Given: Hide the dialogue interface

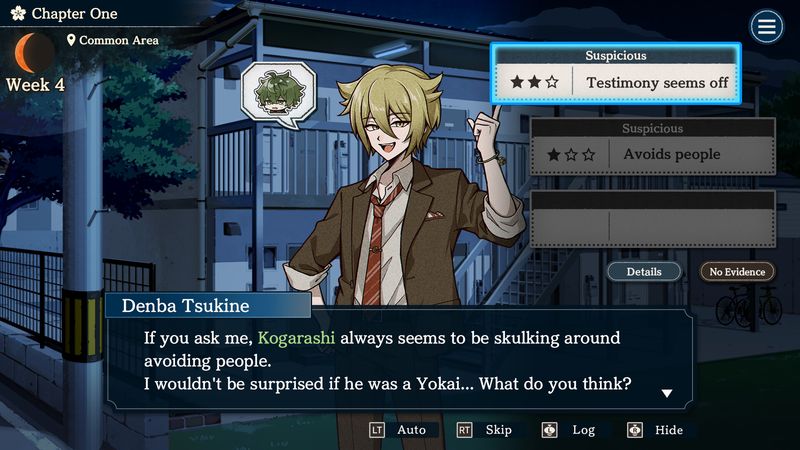Looking at the screenshot, I should 657,430.
